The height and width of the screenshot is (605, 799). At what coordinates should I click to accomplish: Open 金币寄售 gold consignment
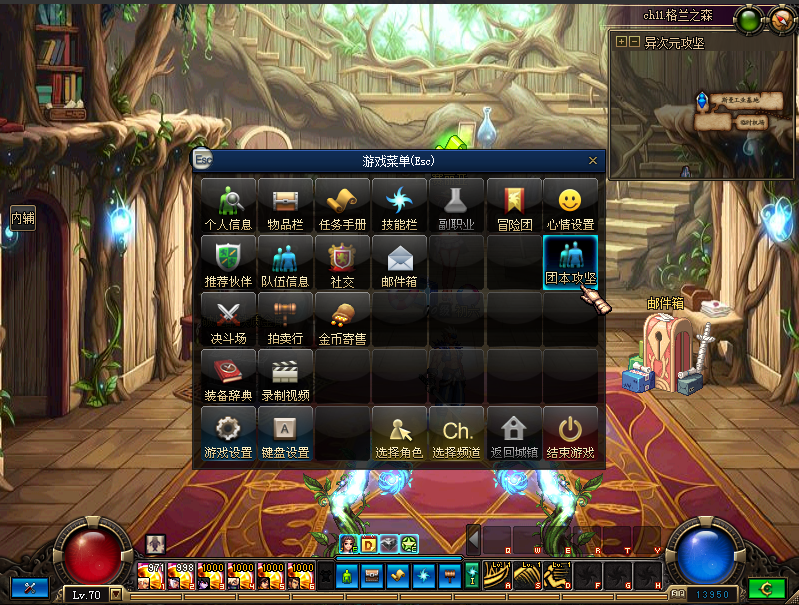[342, 318]
